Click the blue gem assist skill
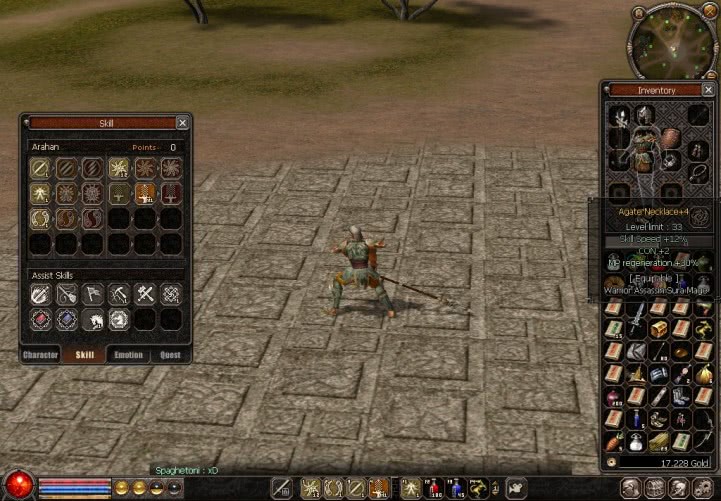The width and height of the screenshot is (721, 501). tap(67, 320)
